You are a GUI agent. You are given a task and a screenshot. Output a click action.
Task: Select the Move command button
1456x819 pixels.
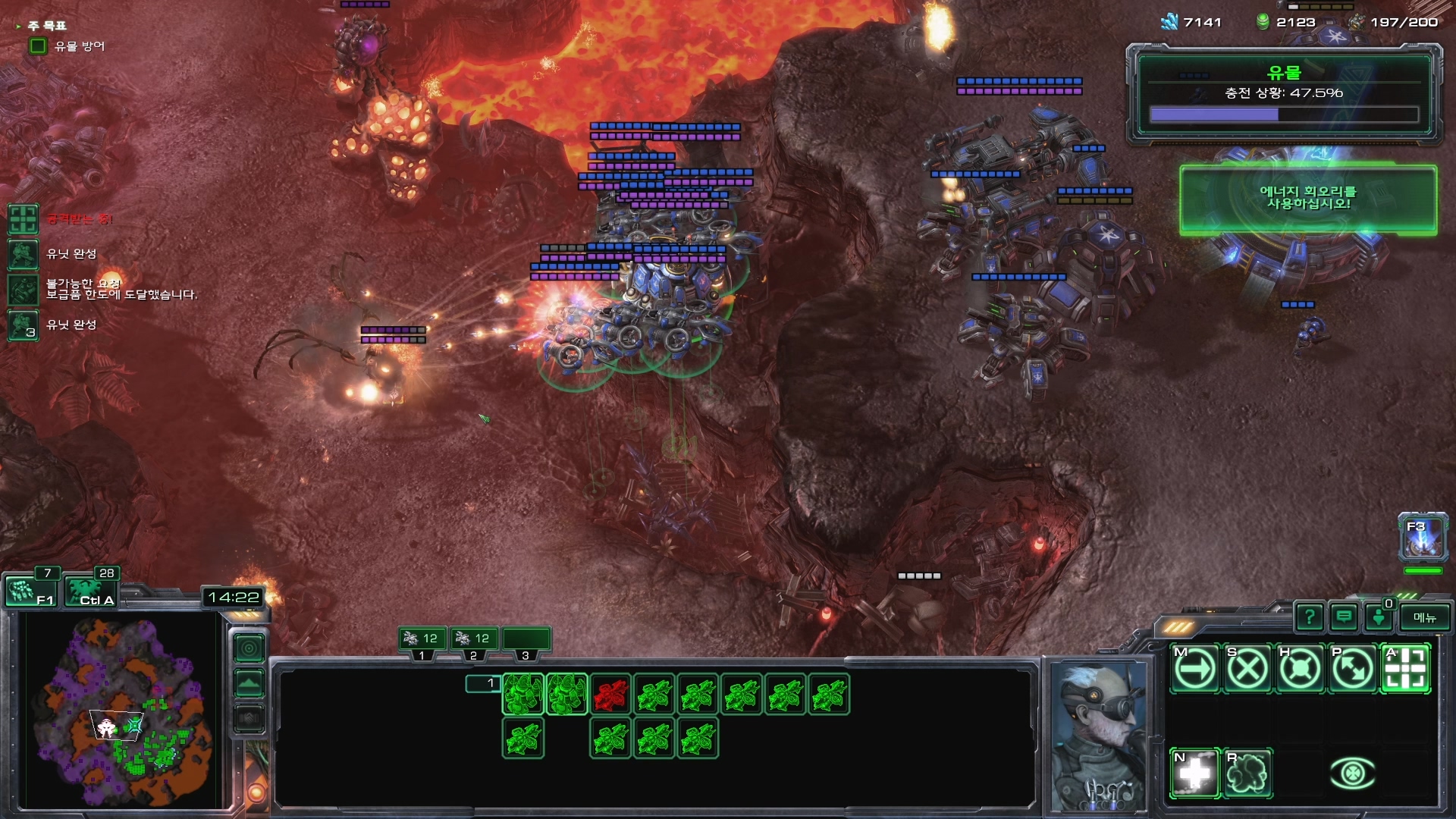click(x=1195, y=669)
